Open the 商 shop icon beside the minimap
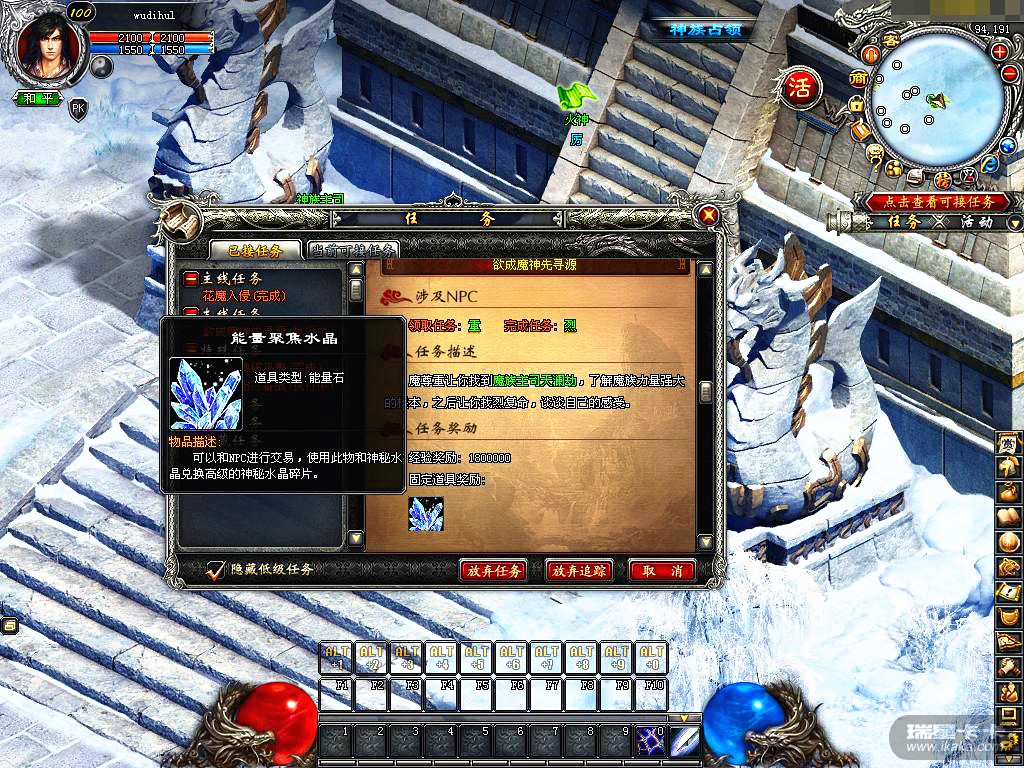This screenshot has height=768, width=1024. 858,78
